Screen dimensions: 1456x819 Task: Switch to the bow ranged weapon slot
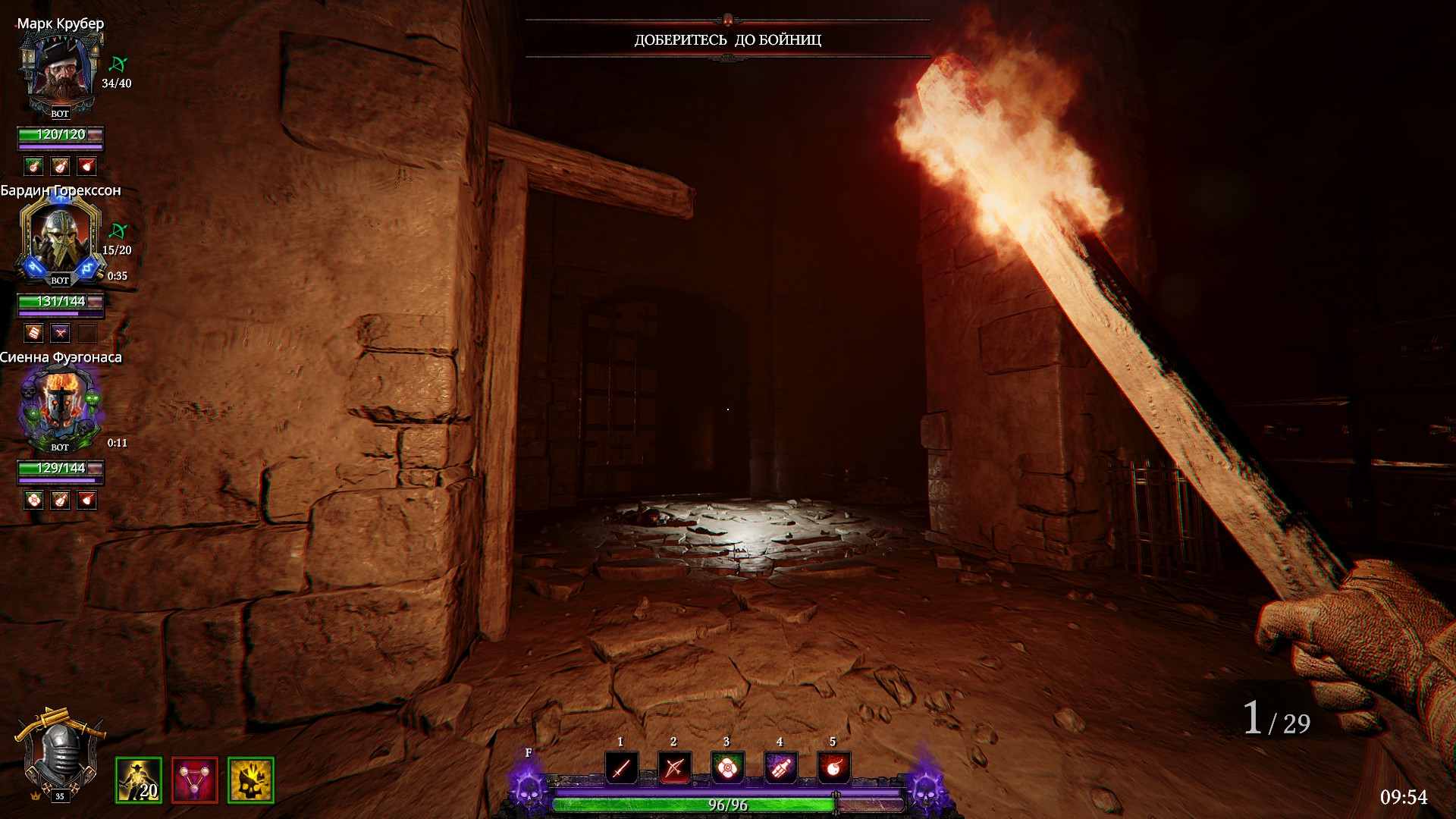pos(674,767)
